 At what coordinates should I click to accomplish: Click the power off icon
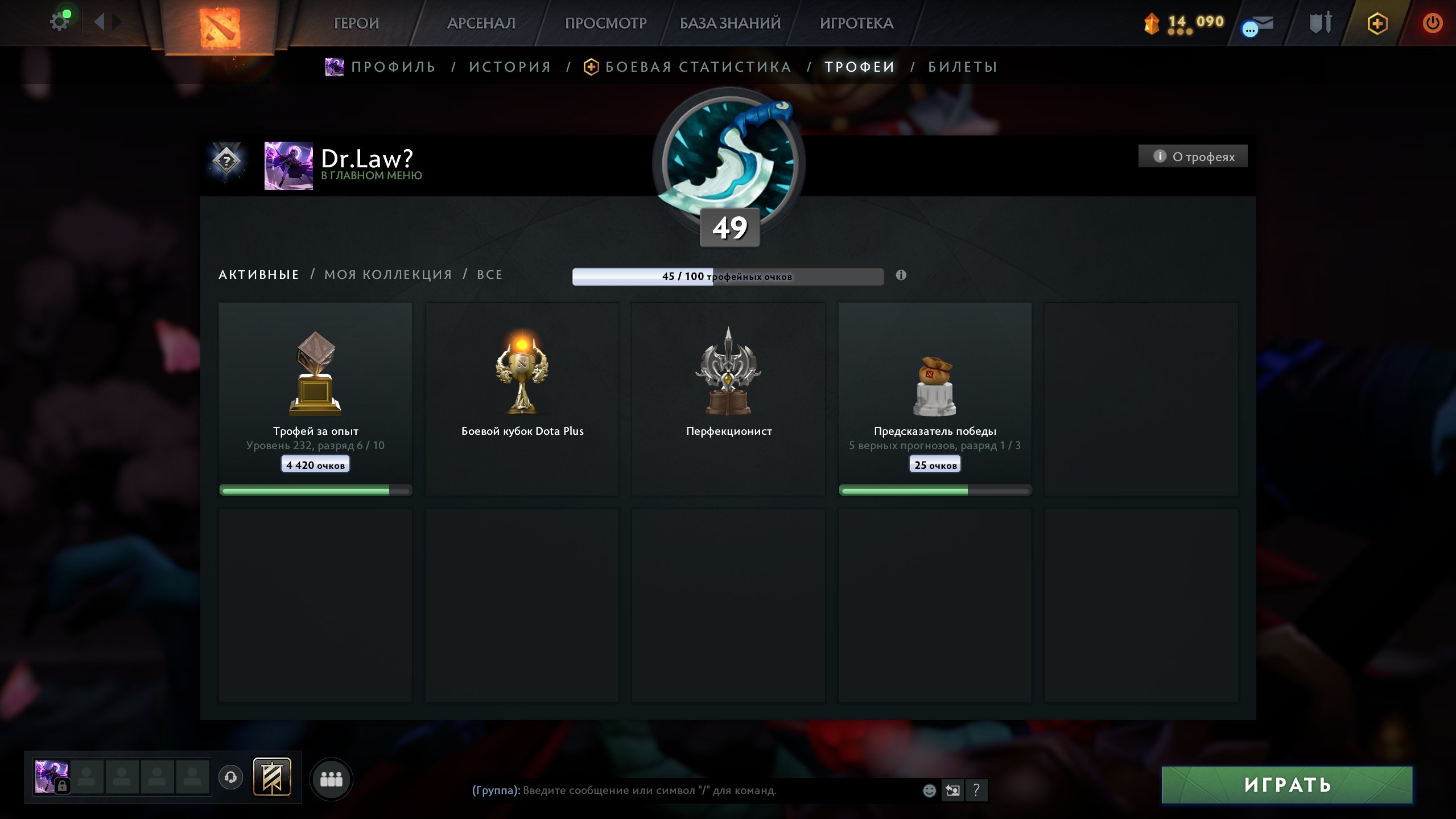[x=1434, y=24]
